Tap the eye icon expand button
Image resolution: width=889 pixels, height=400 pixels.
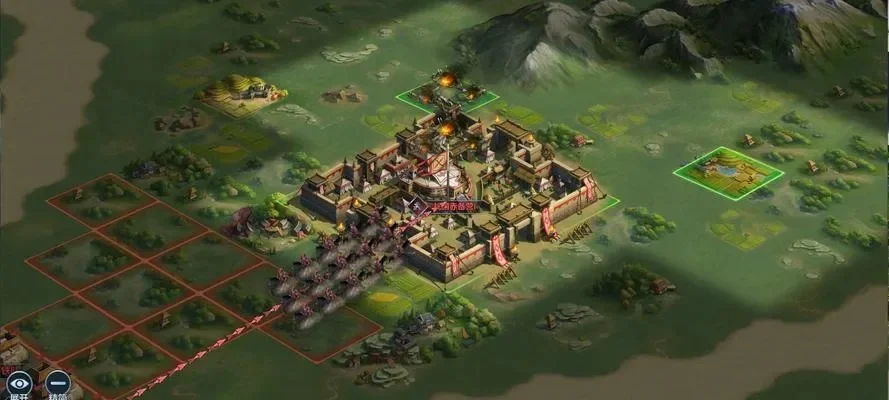click(x=18, y=382)
